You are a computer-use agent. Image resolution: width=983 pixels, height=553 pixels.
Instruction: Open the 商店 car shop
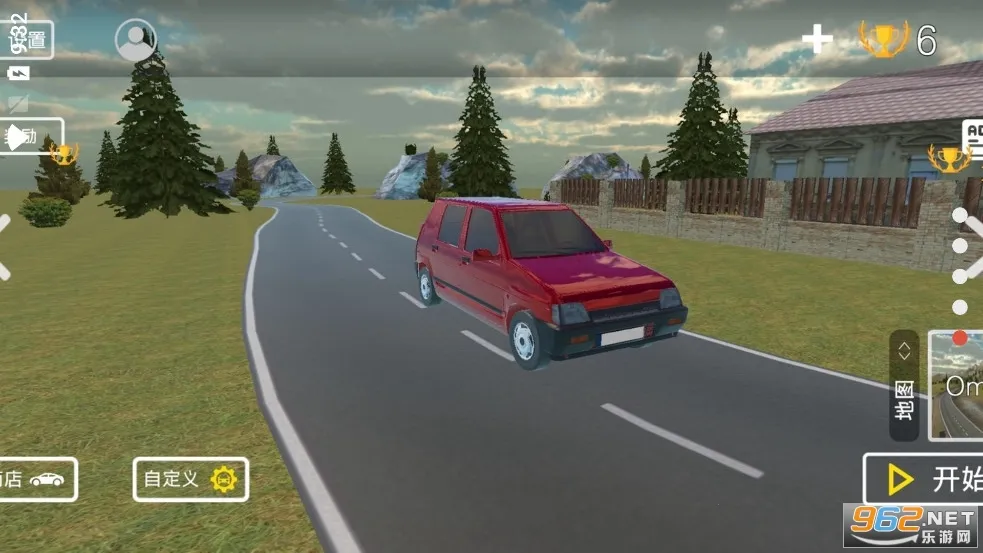pos(36,480)
